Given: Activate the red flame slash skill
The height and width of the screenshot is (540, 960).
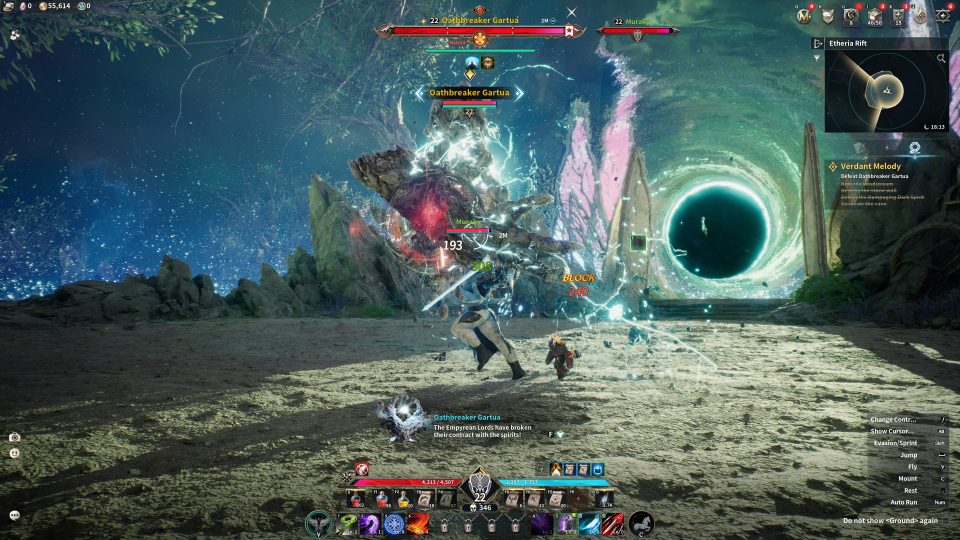Looking at the screenshot, I should (418, 523).
